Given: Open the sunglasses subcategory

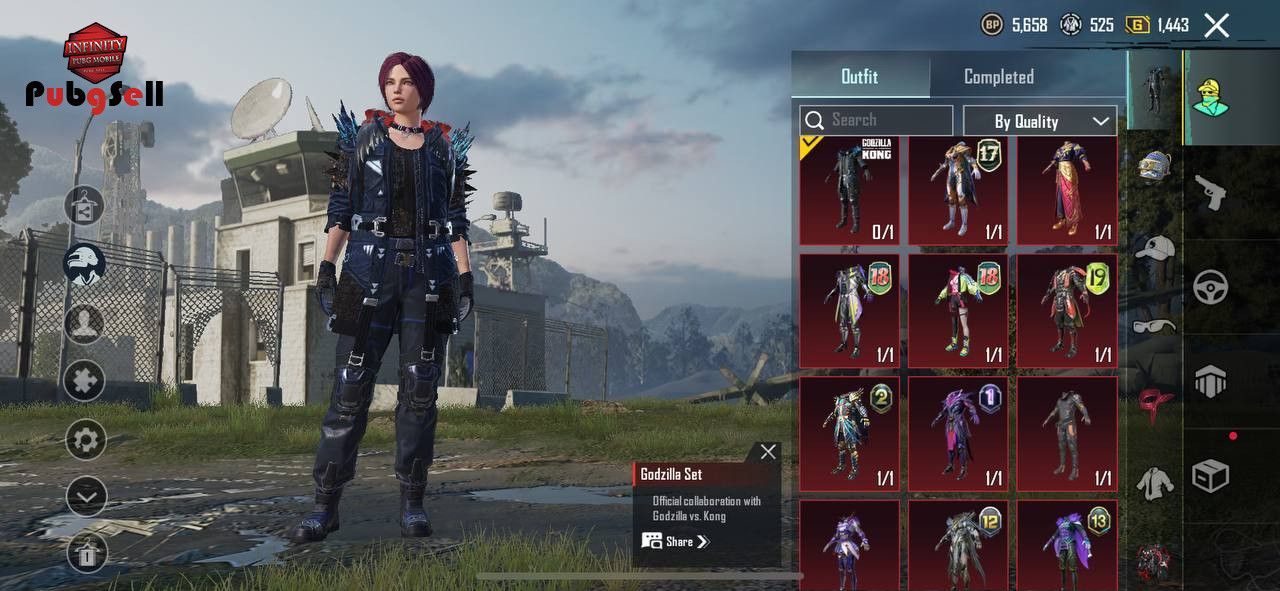Looking at the screenshot, I should point(1155,326).
